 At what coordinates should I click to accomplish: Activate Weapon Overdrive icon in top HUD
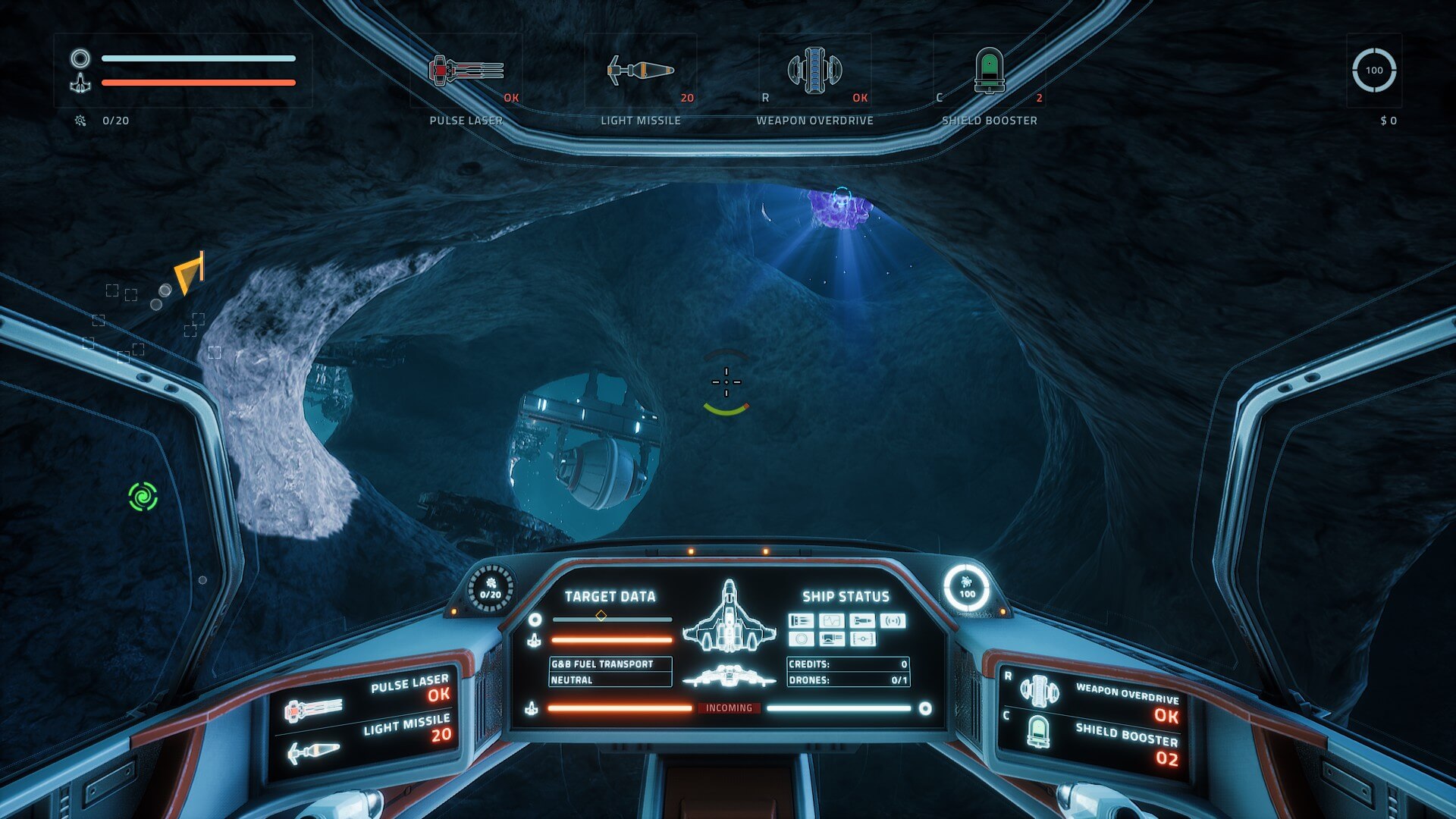click(x=814, y=71)
